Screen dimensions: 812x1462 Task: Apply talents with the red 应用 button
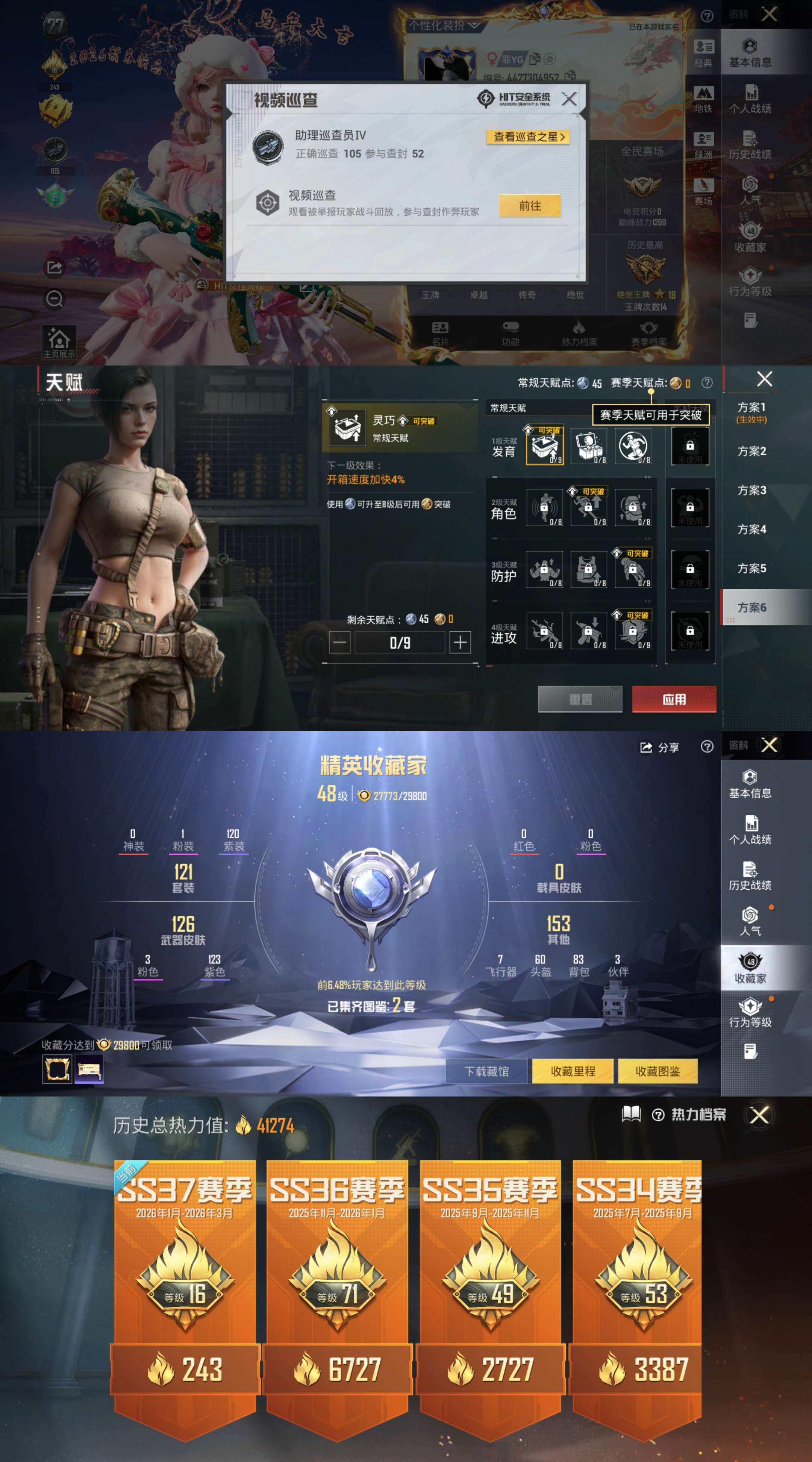(x=674, y=699)
